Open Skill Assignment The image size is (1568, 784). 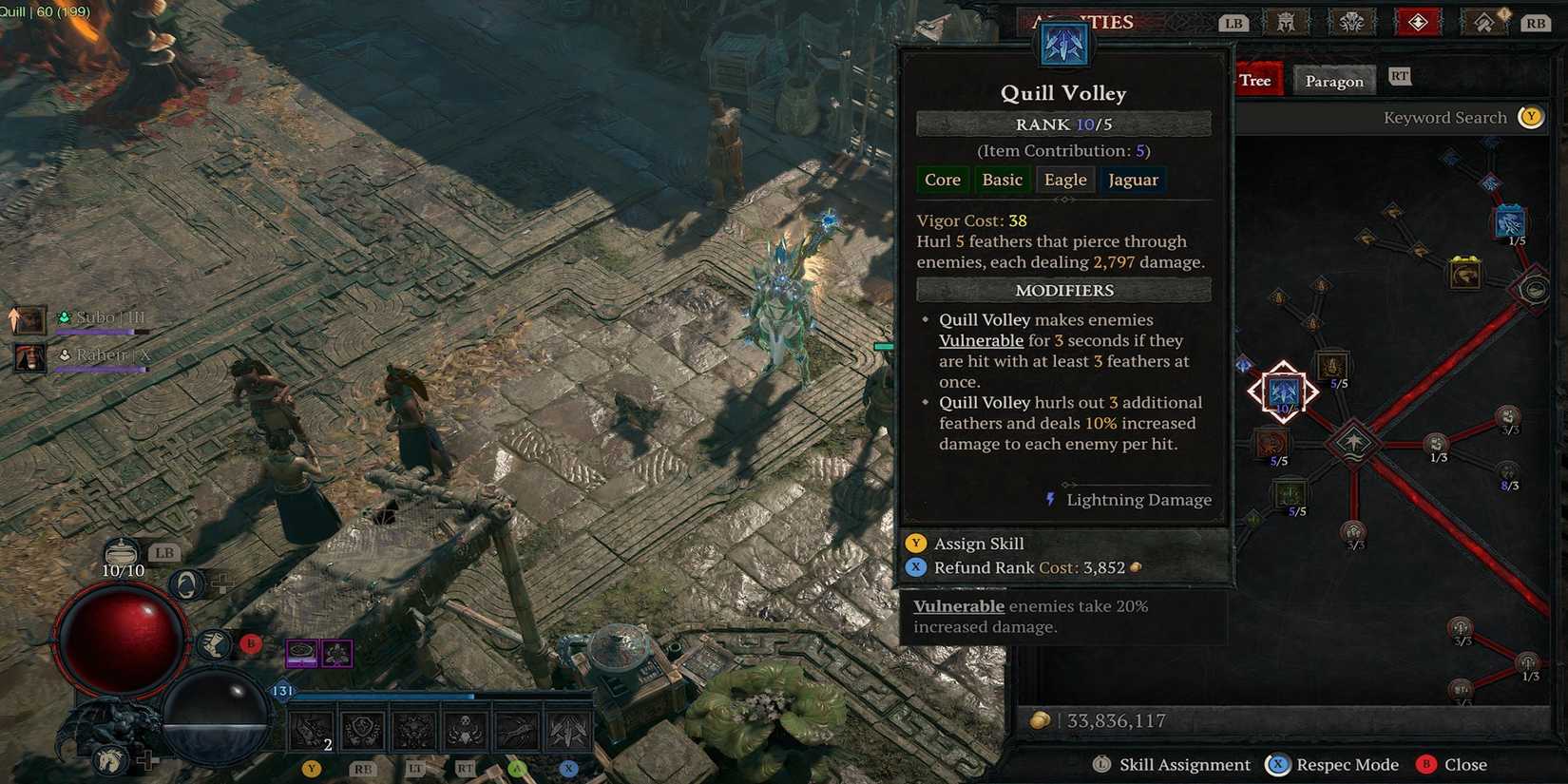coord(1183,765)
